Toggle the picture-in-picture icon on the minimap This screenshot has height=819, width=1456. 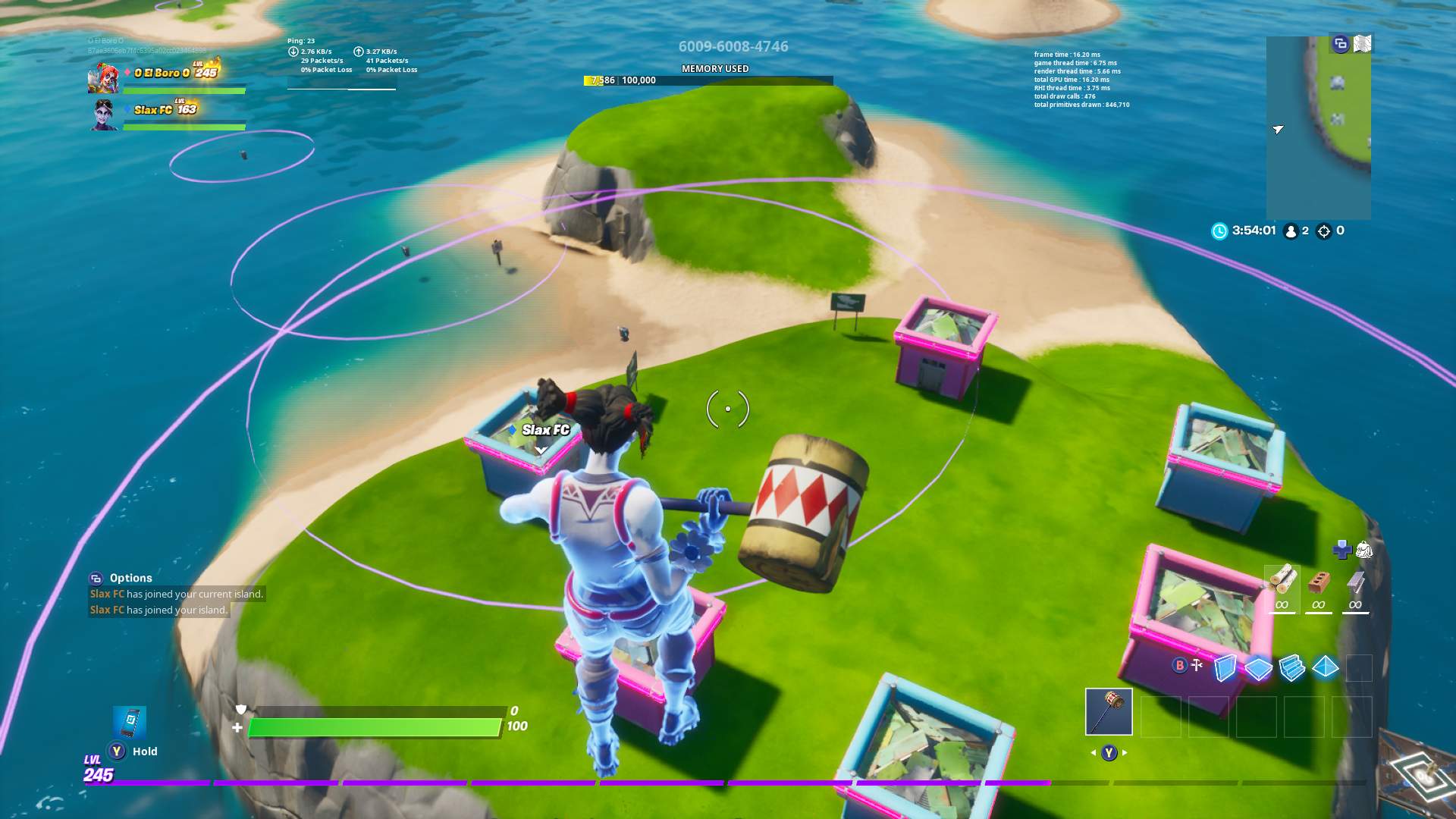tap(1340, 44)
